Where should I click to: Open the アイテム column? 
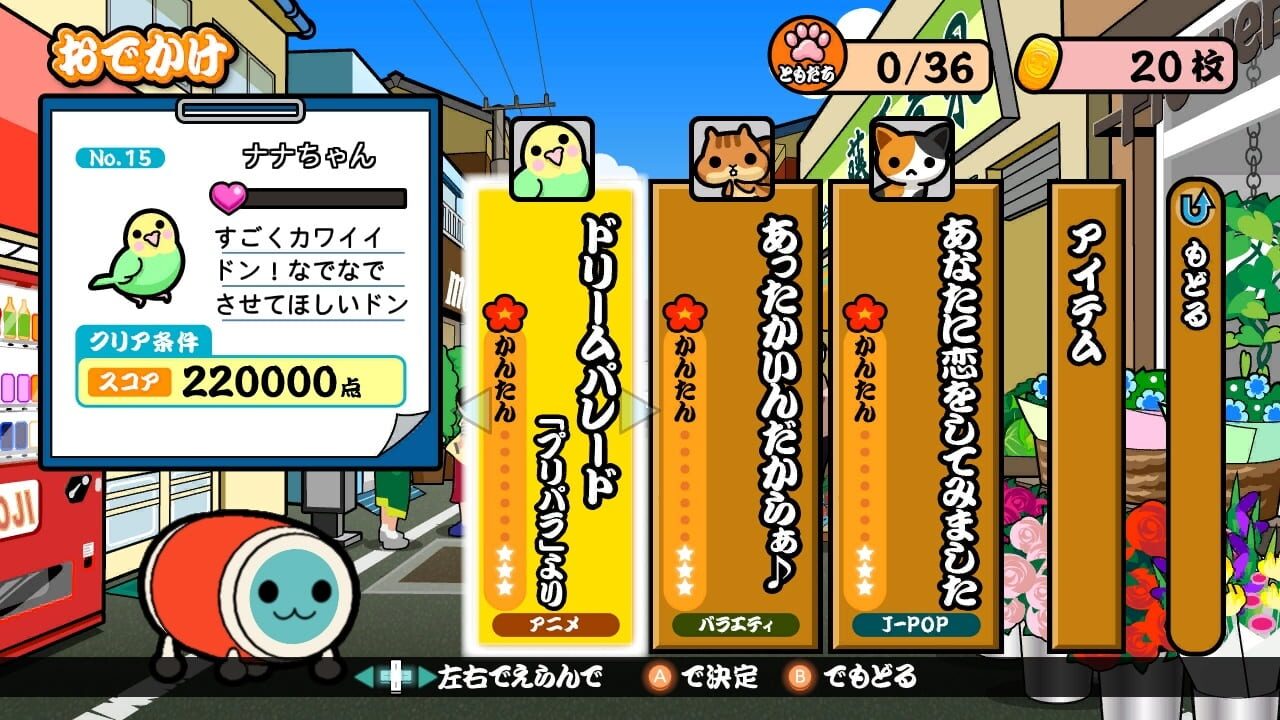[1083, 400]
